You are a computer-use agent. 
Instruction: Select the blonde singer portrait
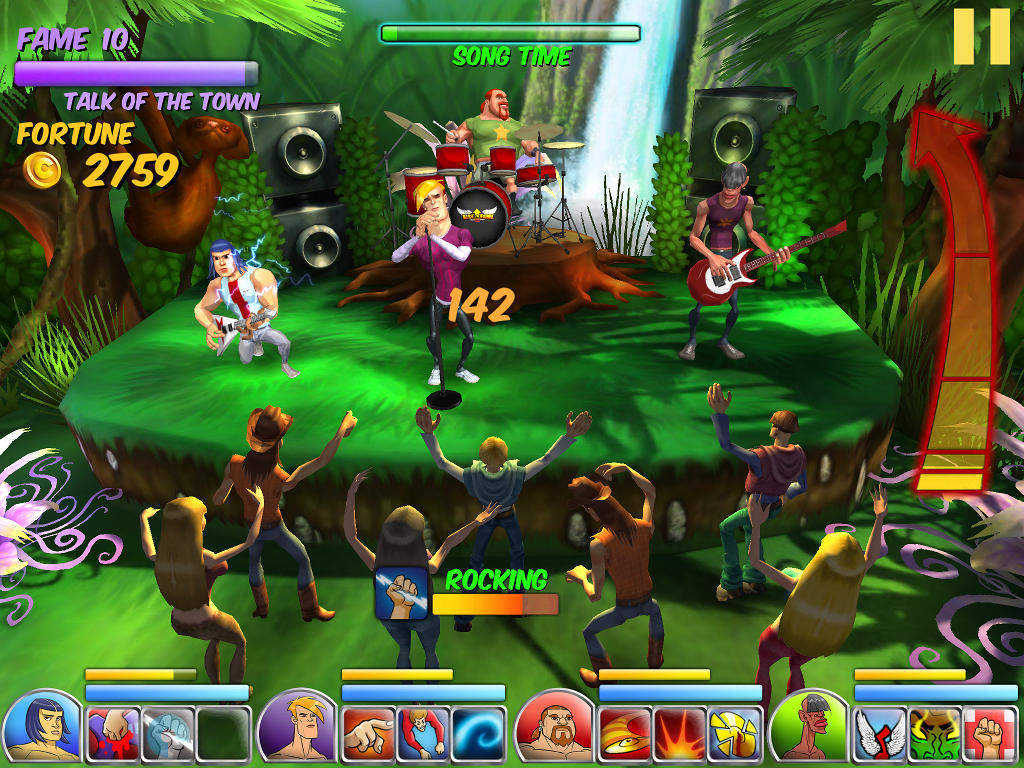pos(297,727)
